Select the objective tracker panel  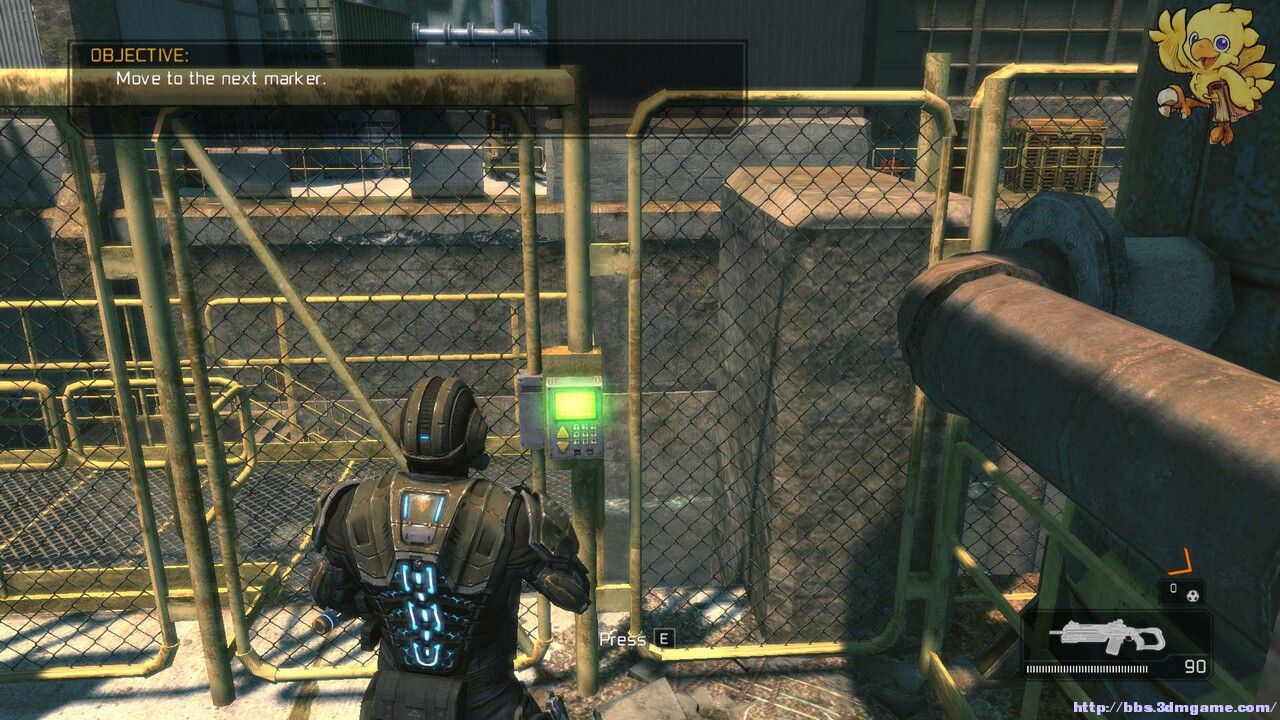pyautogui.click(x=406, y=73)
